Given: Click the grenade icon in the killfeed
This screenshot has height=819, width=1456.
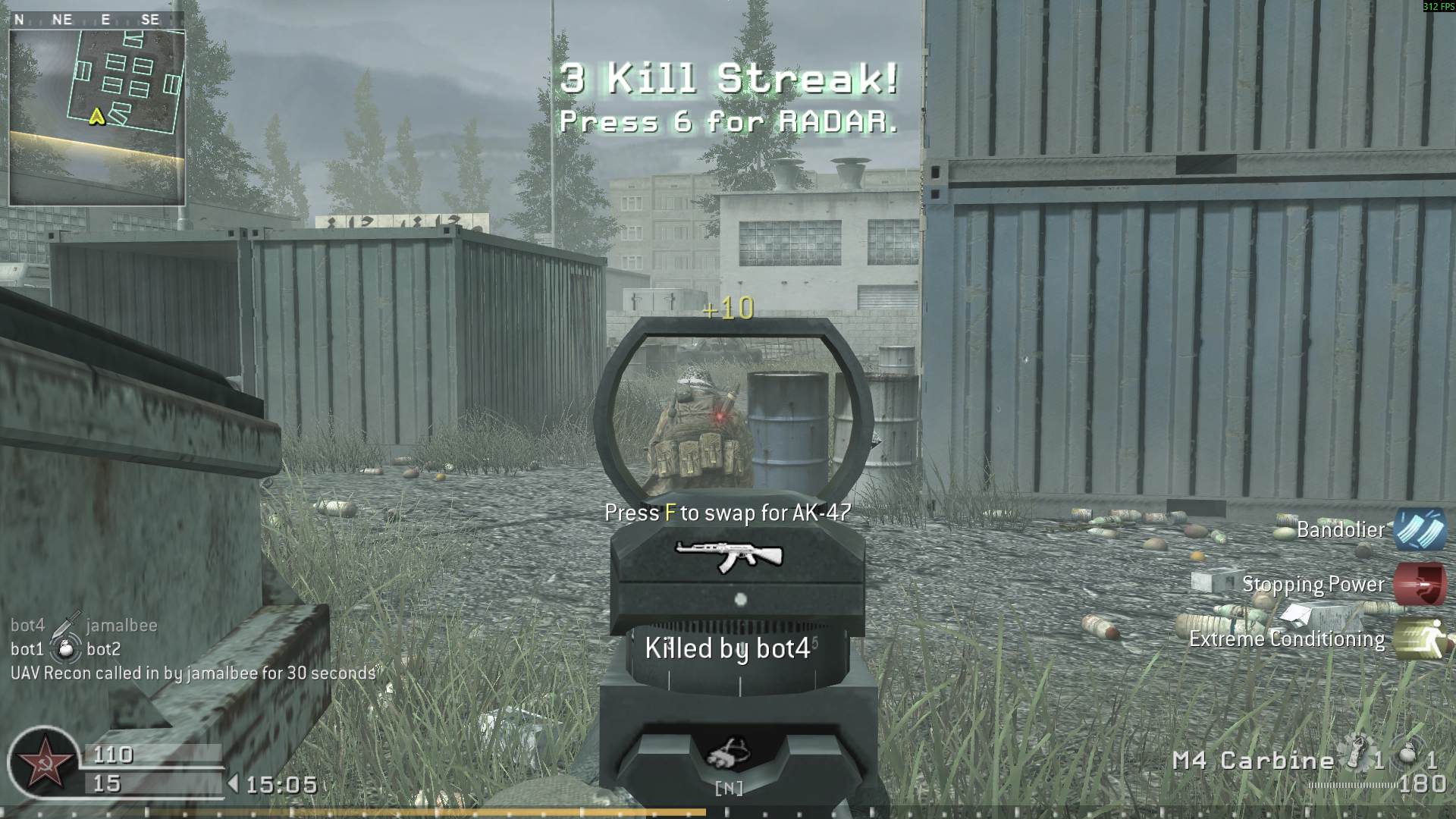Looking at the screenshot, I should coord(64,649).
